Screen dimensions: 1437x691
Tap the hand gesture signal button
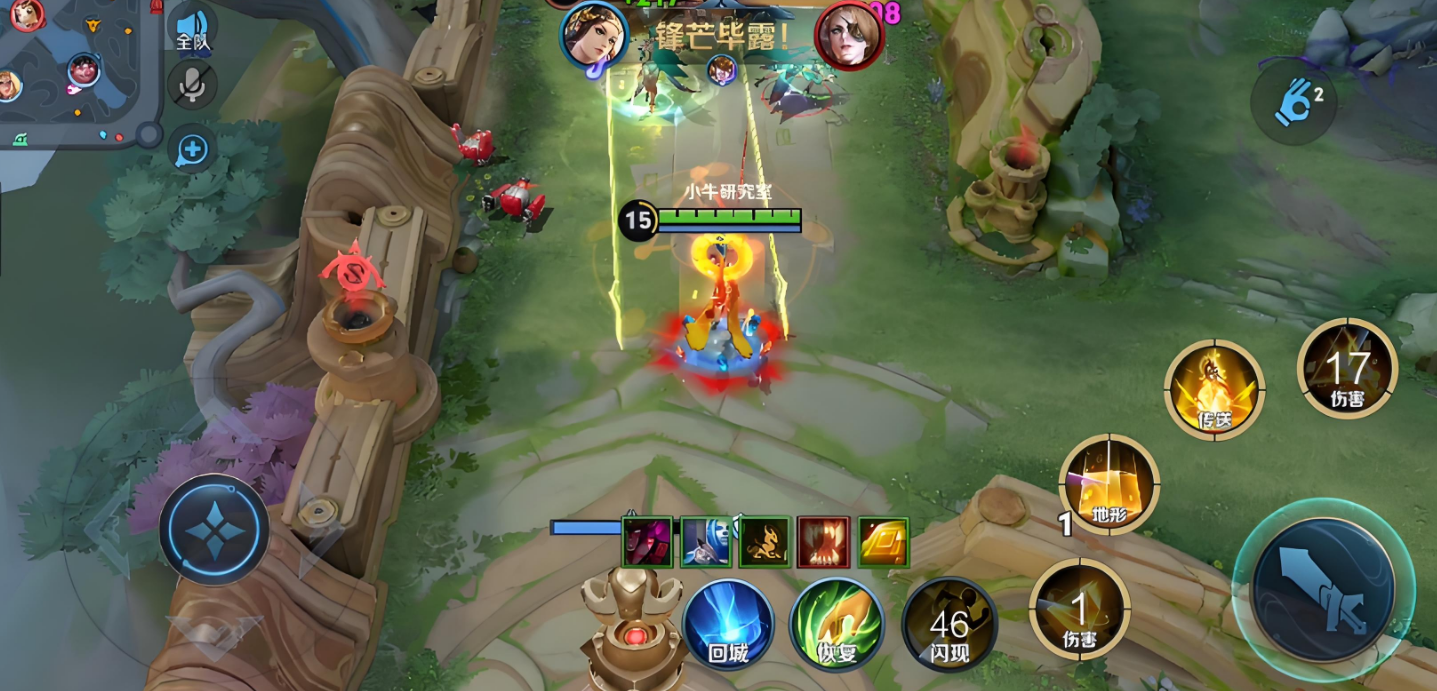click(1293, 102)
